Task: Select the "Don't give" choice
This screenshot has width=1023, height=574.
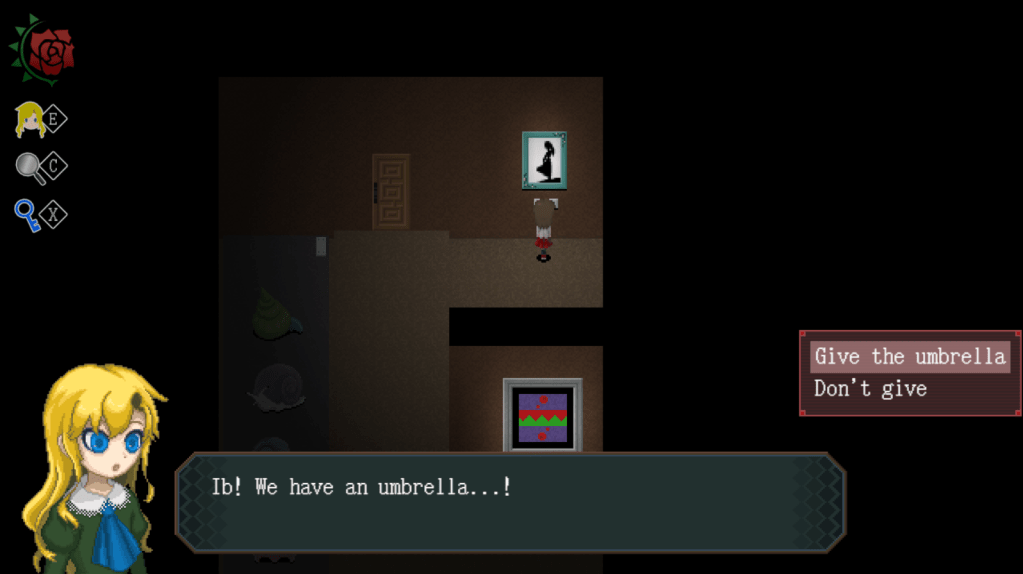Action: [x=870, y=389]
